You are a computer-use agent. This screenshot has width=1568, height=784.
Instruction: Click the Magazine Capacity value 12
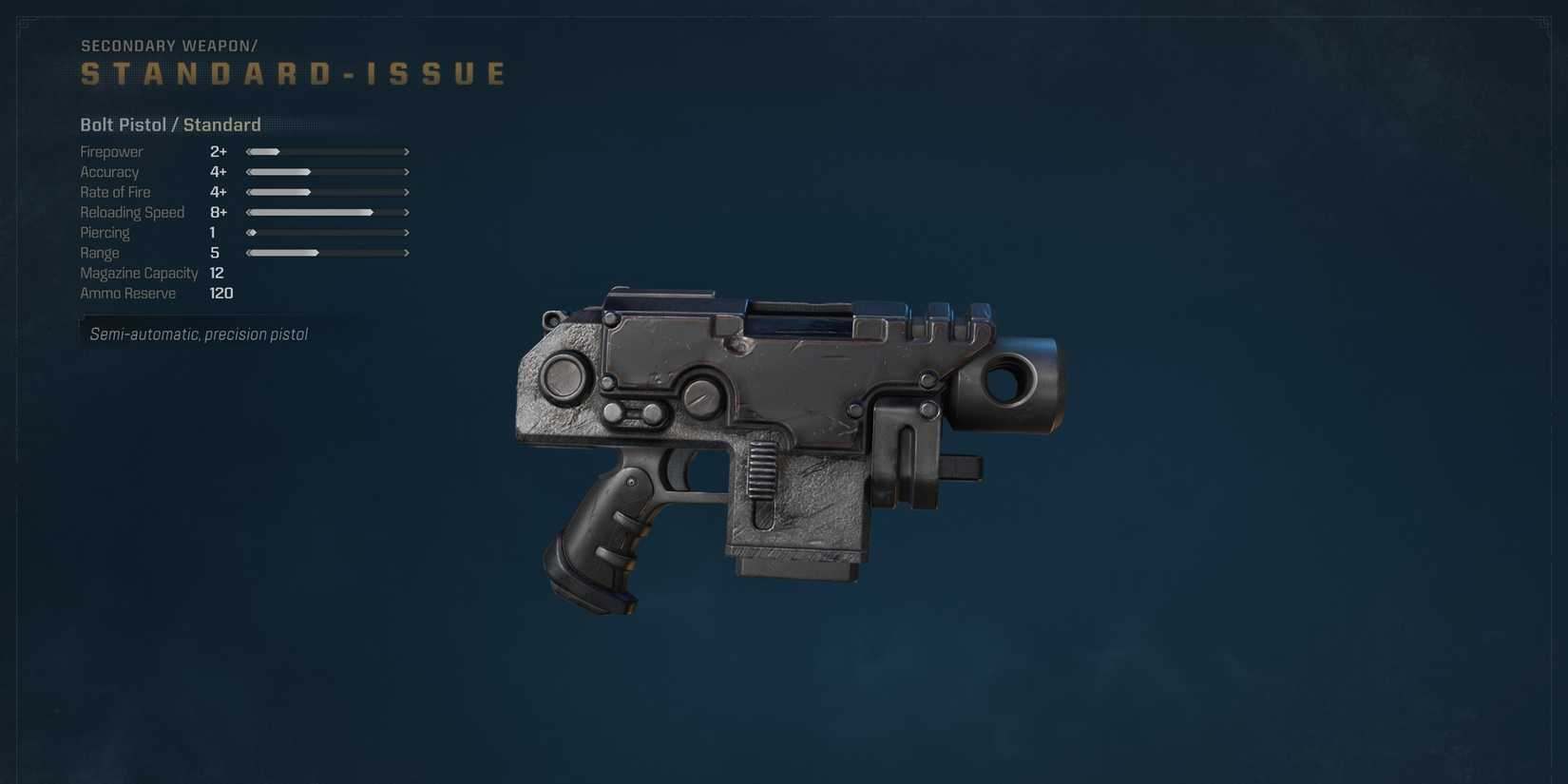(x=217, y=273)
